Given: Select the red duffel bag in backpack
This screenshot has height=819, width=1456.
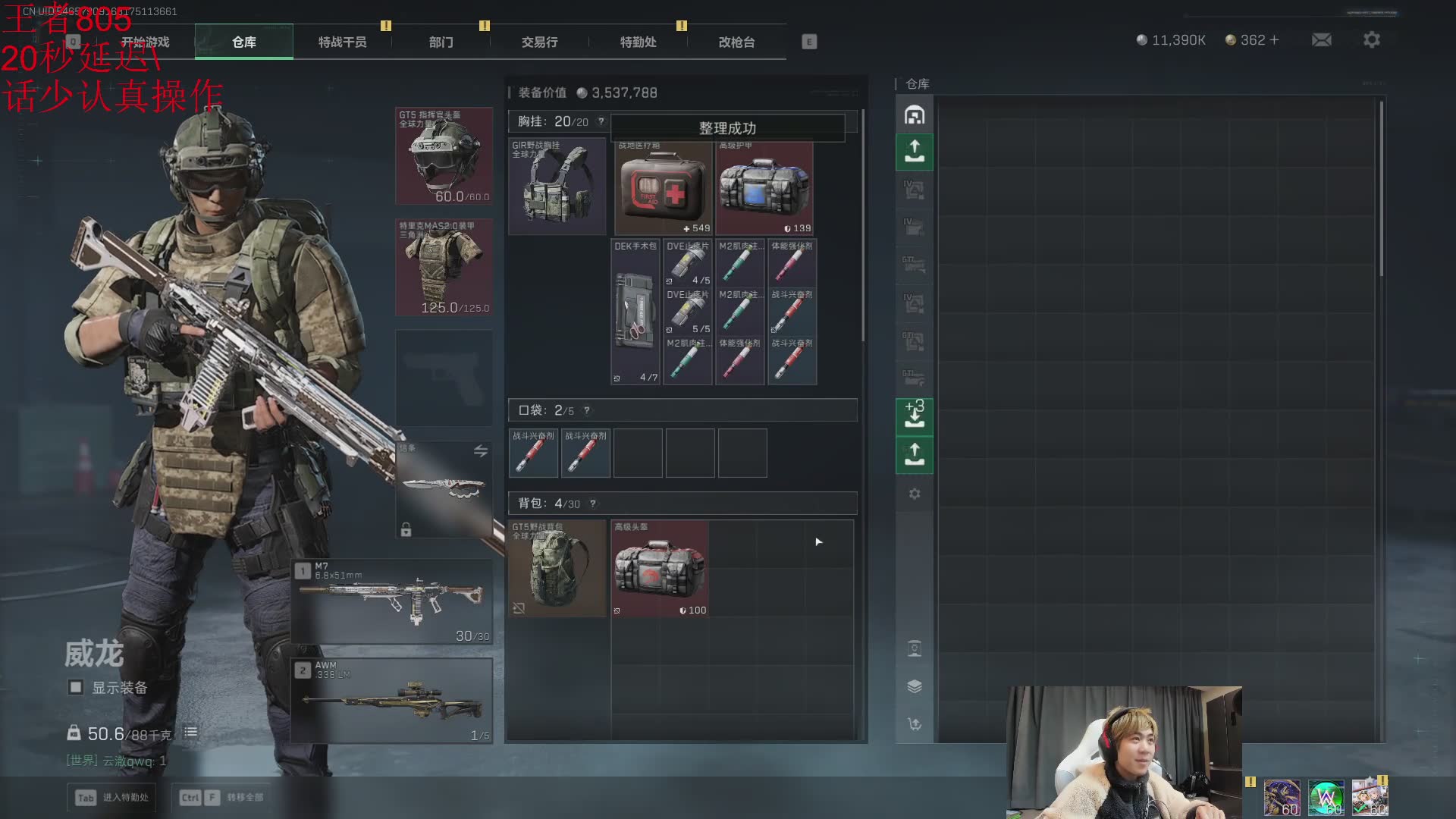Looking at the screenshot, I should 660,568.
